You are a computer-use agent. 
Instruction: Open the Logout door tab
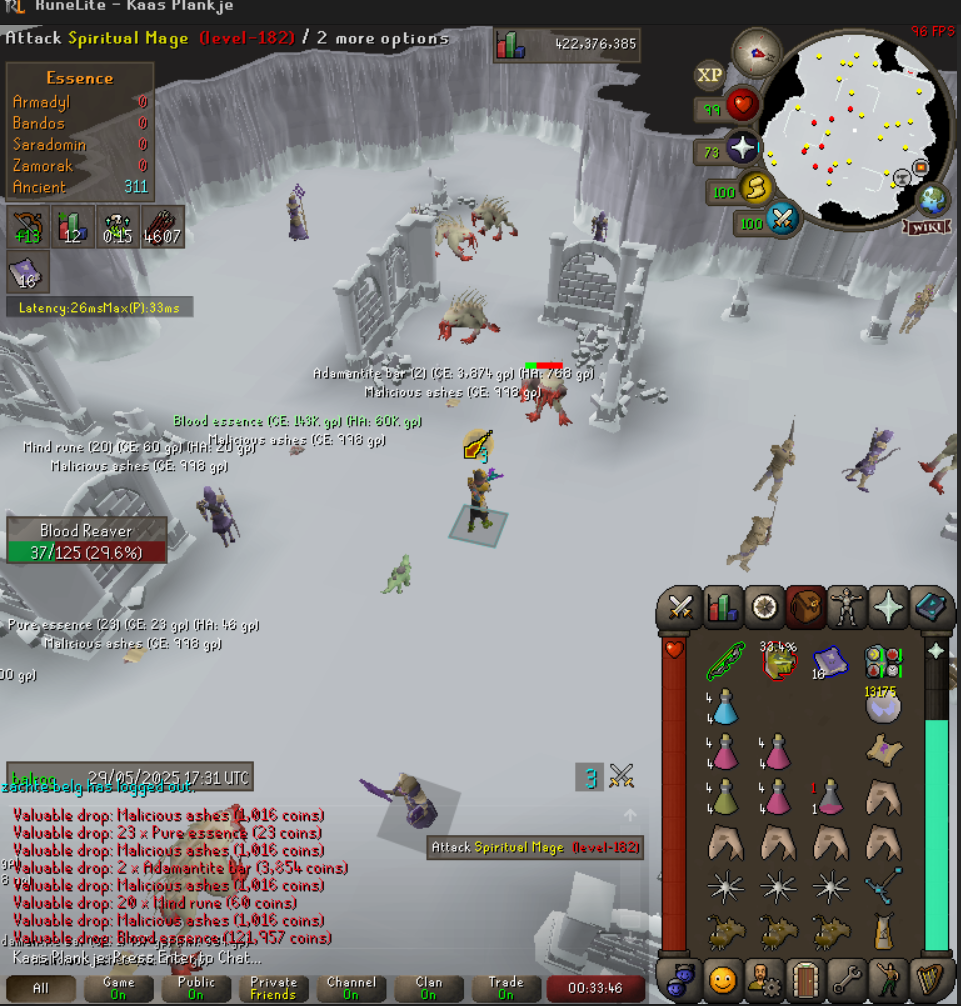coord(806,978)
